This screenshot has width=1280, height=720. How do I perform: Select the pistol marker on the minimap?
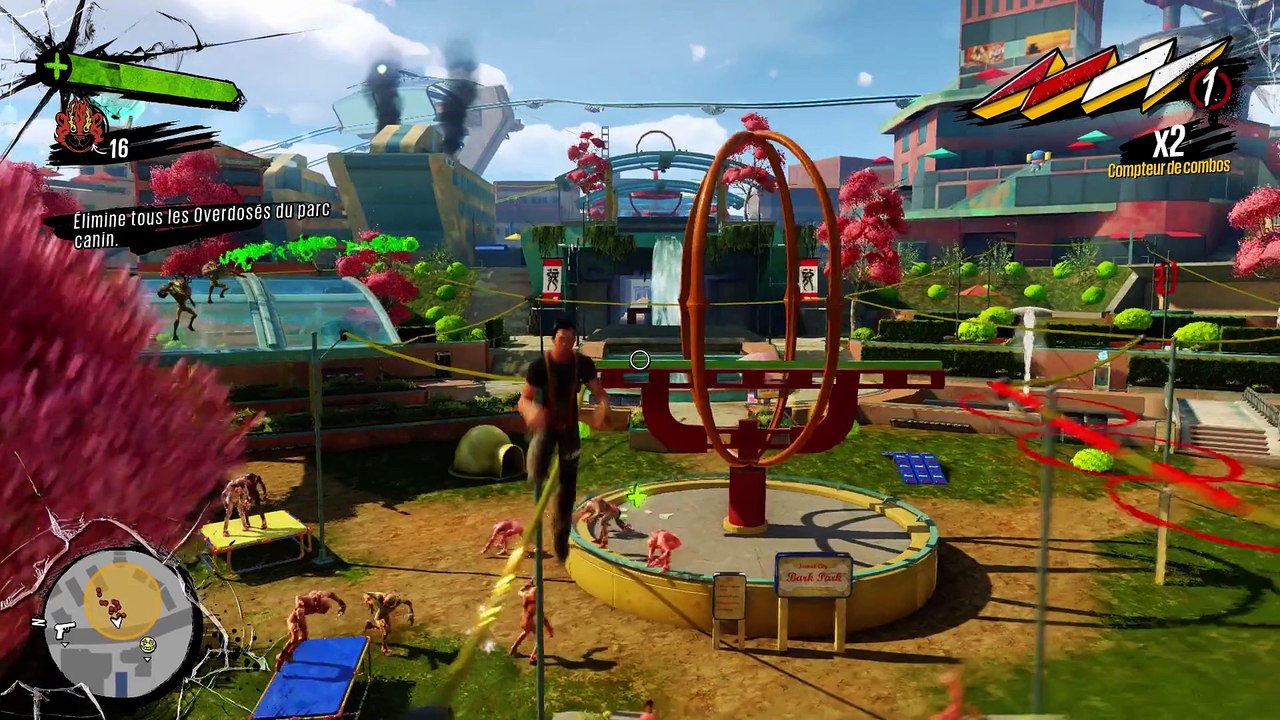pyautogui.click(x=63, y=630)
